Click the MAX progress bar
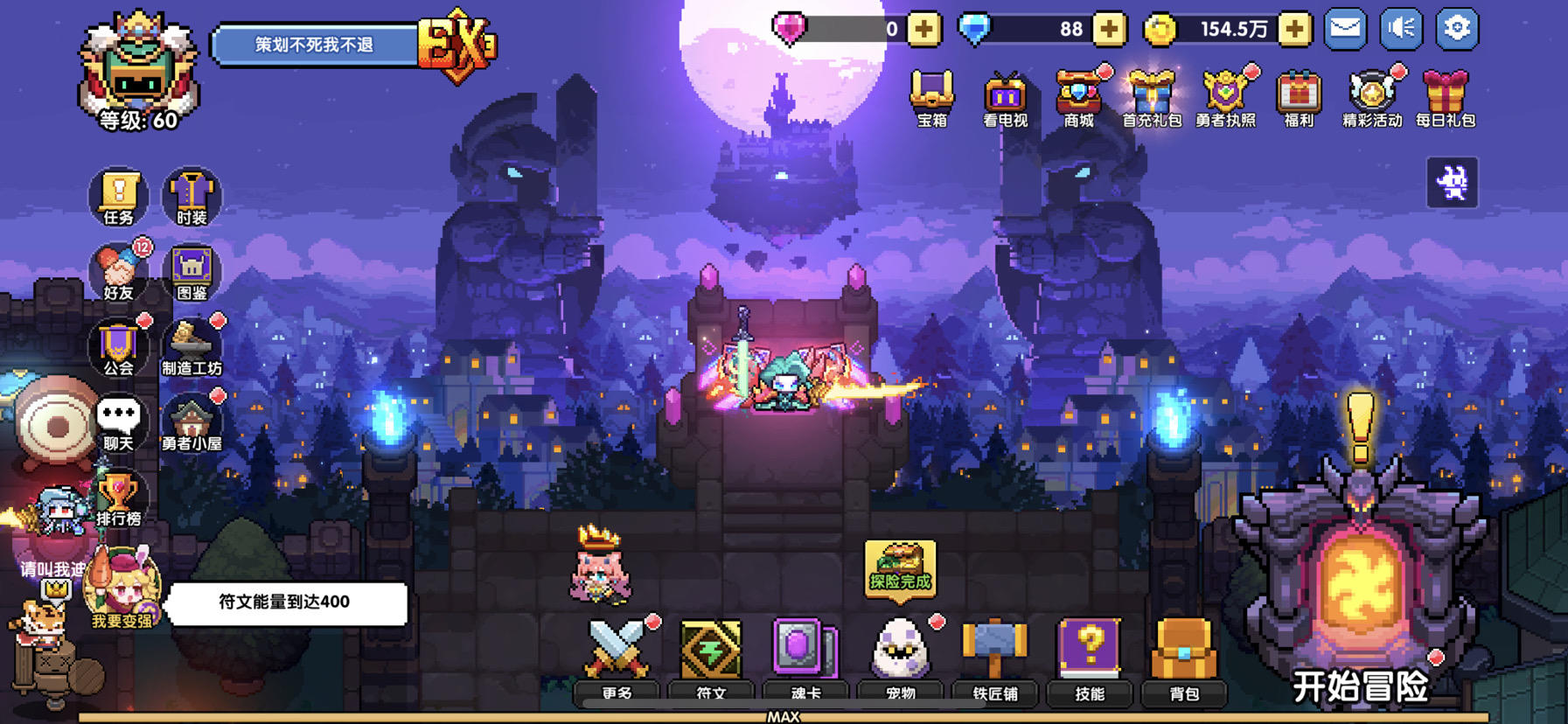This screenshot has height=724, width=1568. (784, 715)
